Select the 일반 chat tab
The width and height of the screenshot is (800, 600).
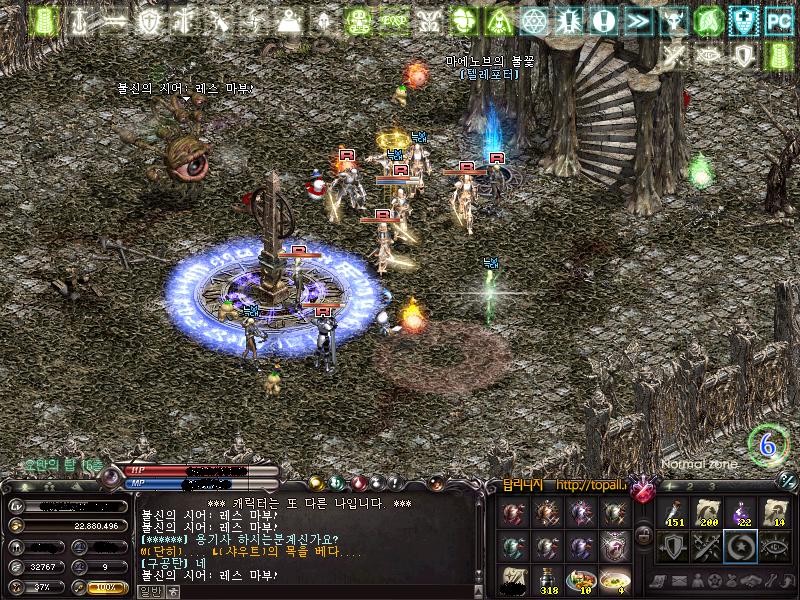pyautogui.click(x=148, y=591)
